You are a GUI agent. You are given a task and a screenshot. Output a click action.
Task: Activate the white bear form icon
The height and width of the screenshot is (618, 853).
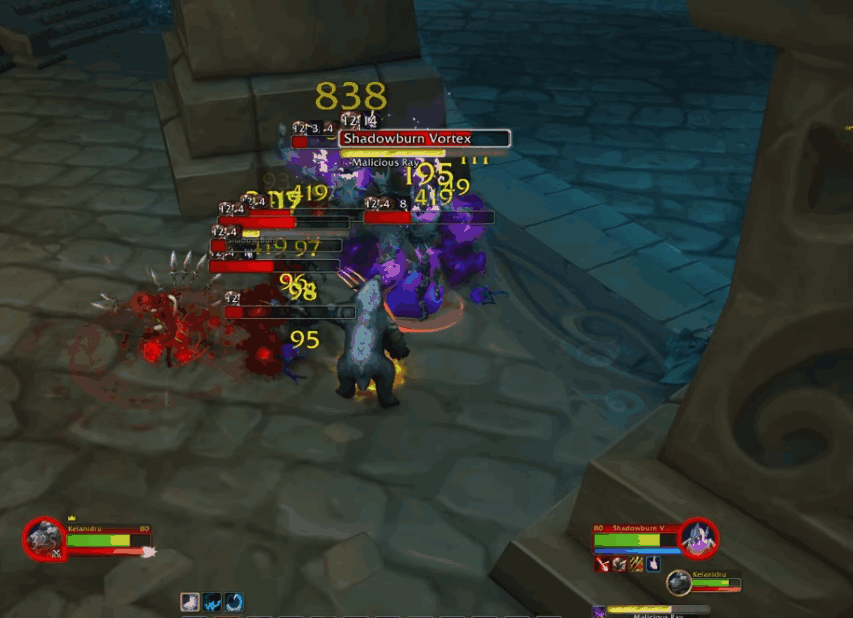188,602
